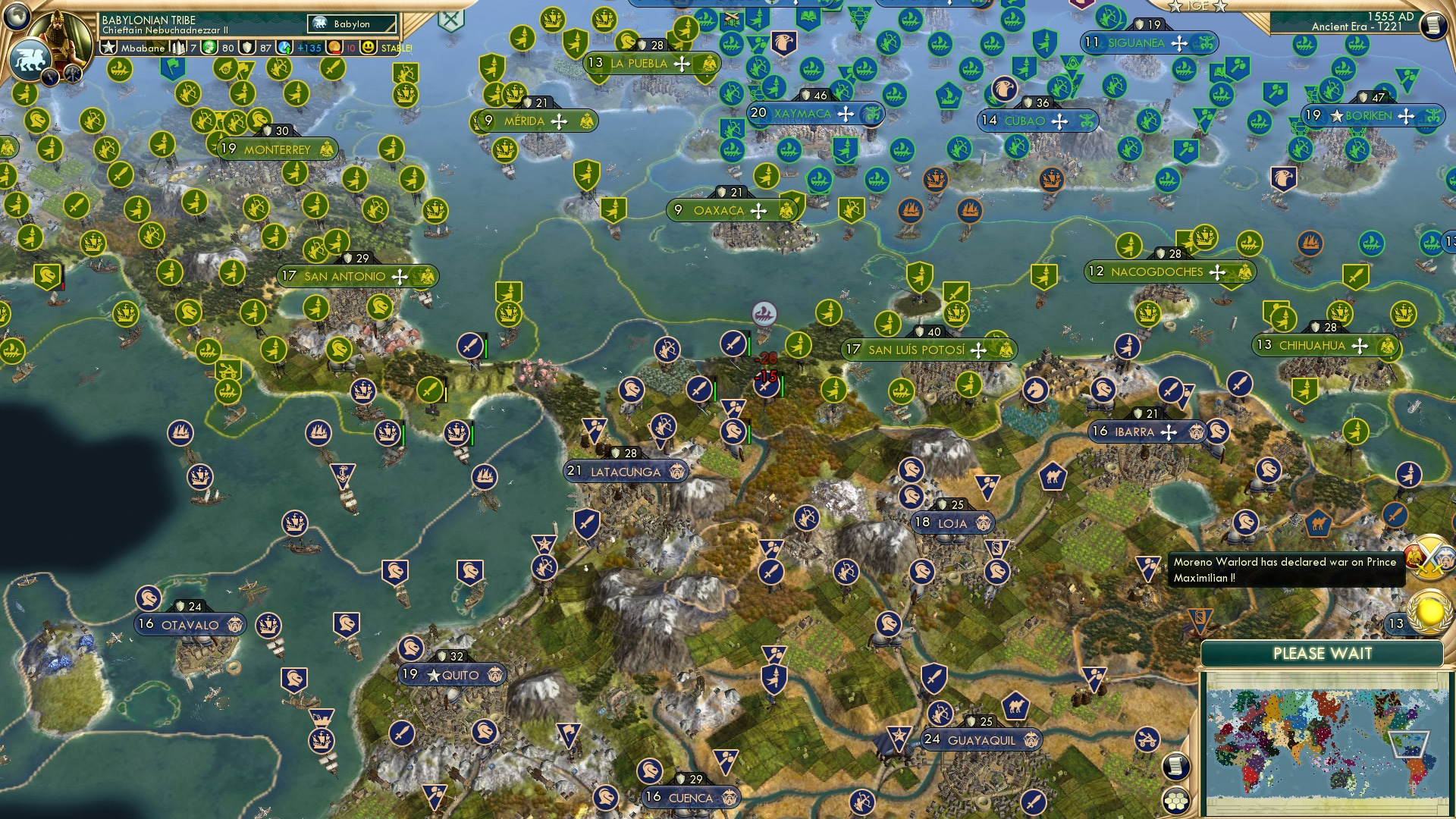Click the crossed-swords war declaration icon
Image resolution: width=1456 pixels, height=819 pixels.
click(1429, 559)
